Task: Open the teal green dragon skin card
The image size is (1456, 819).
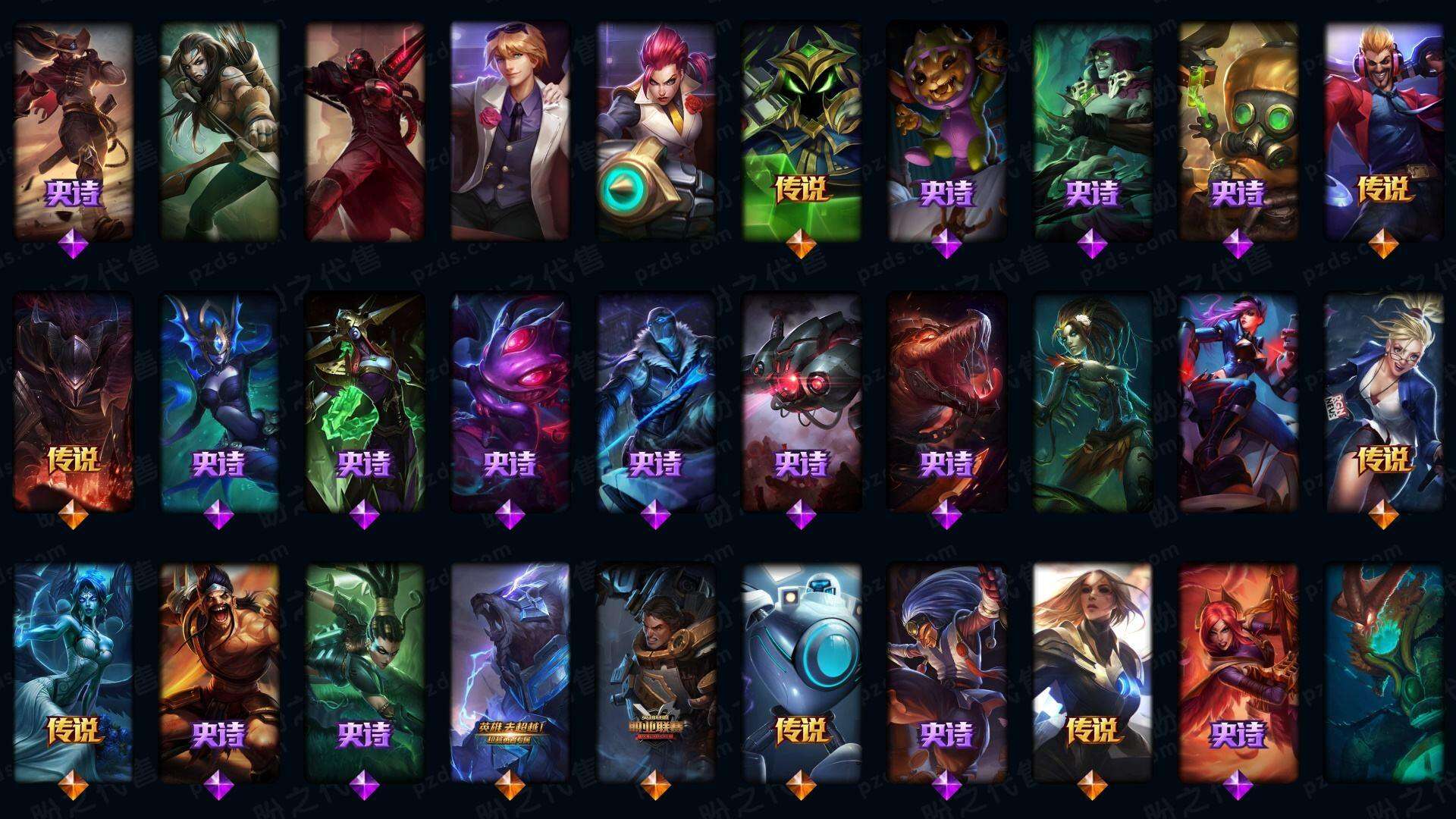Action: tap(1383, 671)
